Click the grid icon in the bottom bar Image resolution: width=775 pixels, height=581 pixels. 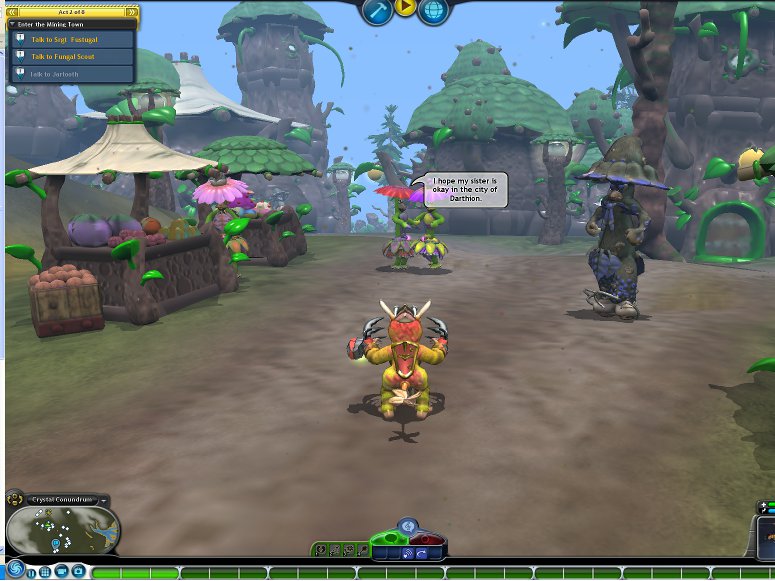coord(45,573)
